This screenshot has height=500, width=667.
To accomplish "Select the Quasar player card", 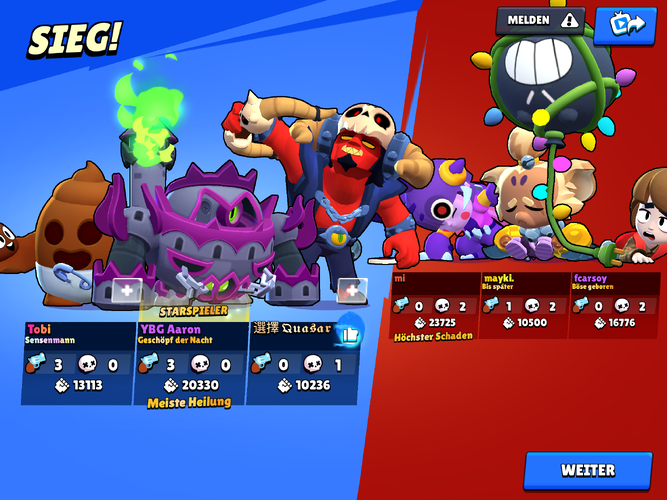I will [x=296, y=362].
